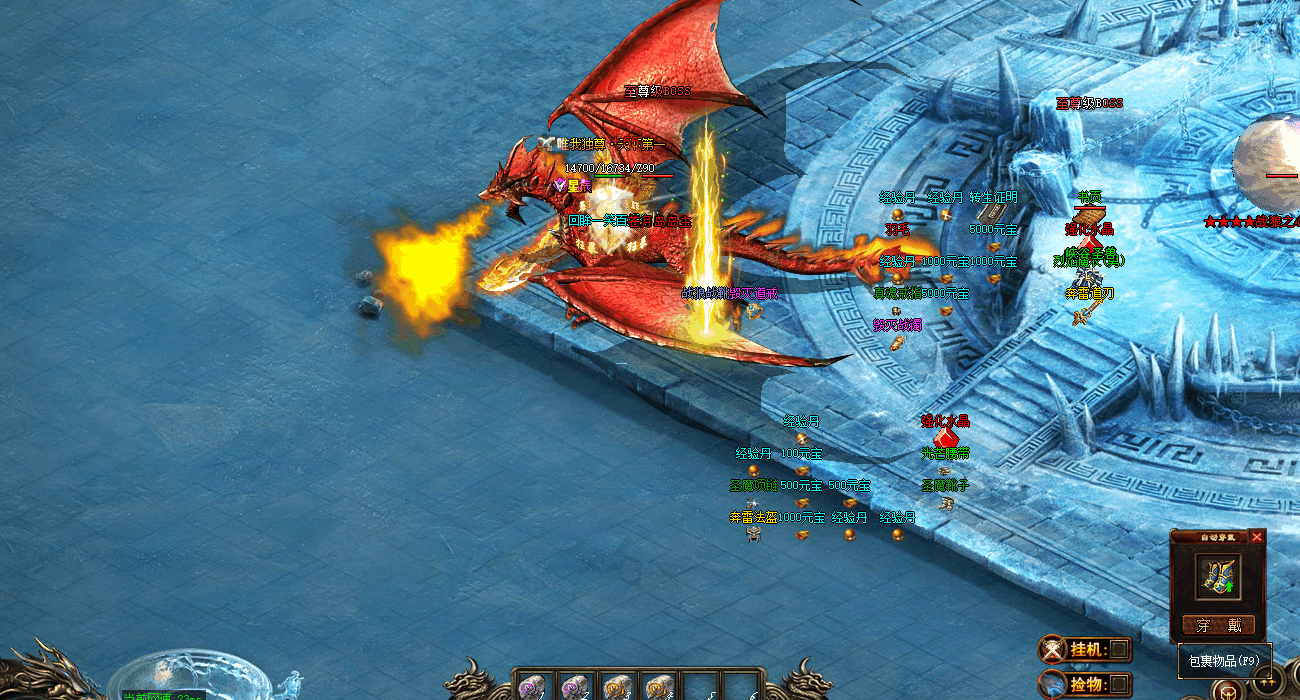1300x700 pixels.
Task: Click the blue swirl 捡物 icon
Action: click(1053, 684)
